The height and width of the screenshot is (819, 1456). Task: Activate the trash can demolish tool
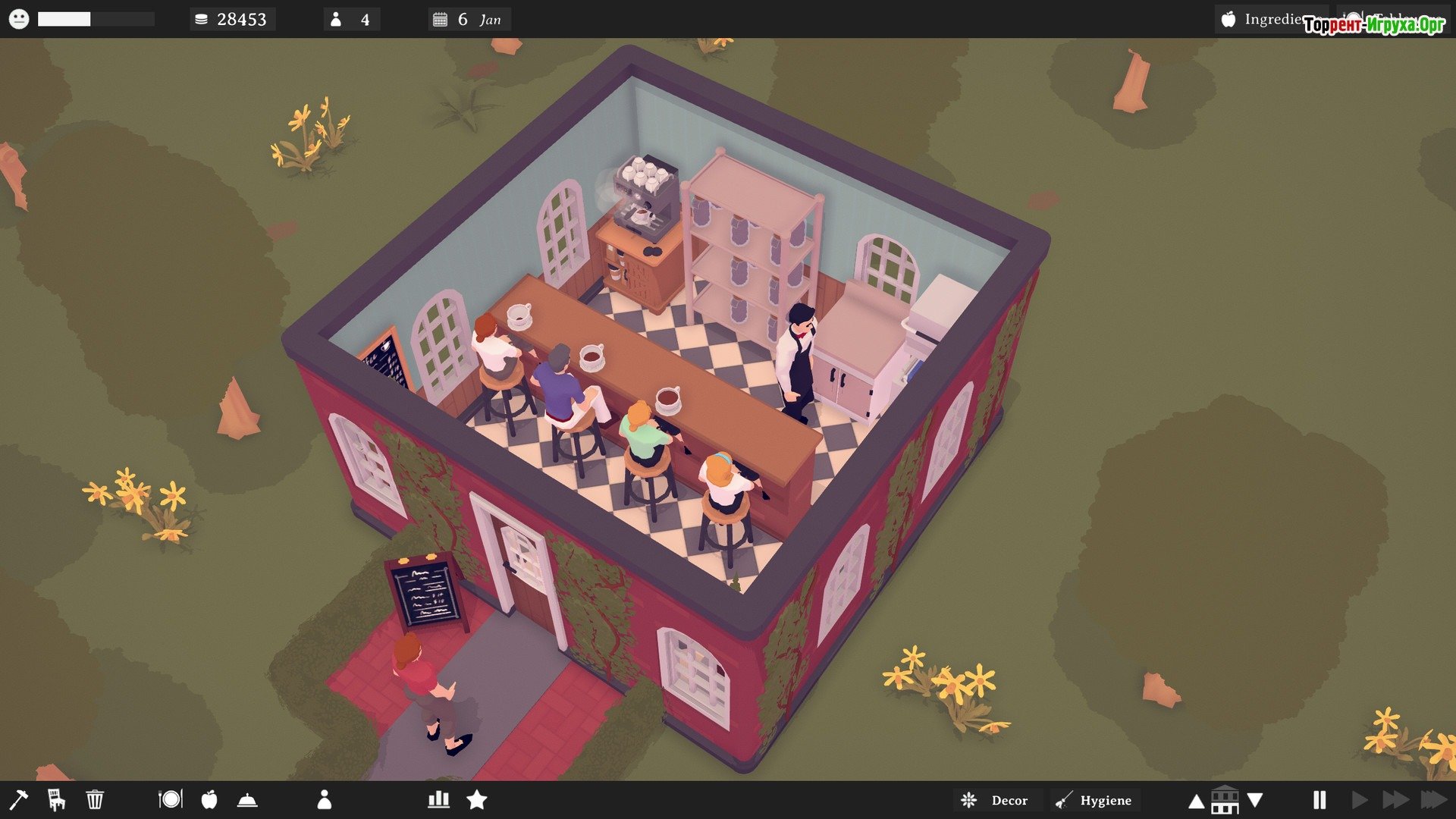(x=95, y=799)
